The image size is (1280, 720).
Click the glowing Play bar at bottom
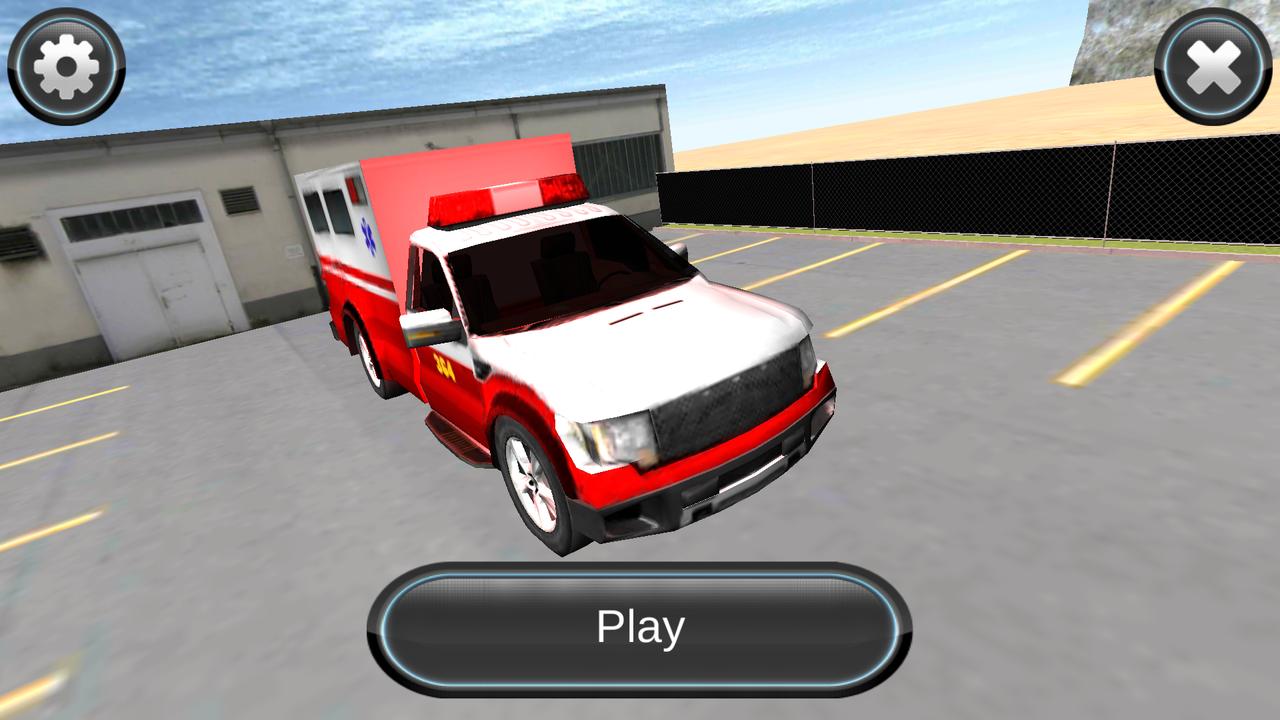640,627
